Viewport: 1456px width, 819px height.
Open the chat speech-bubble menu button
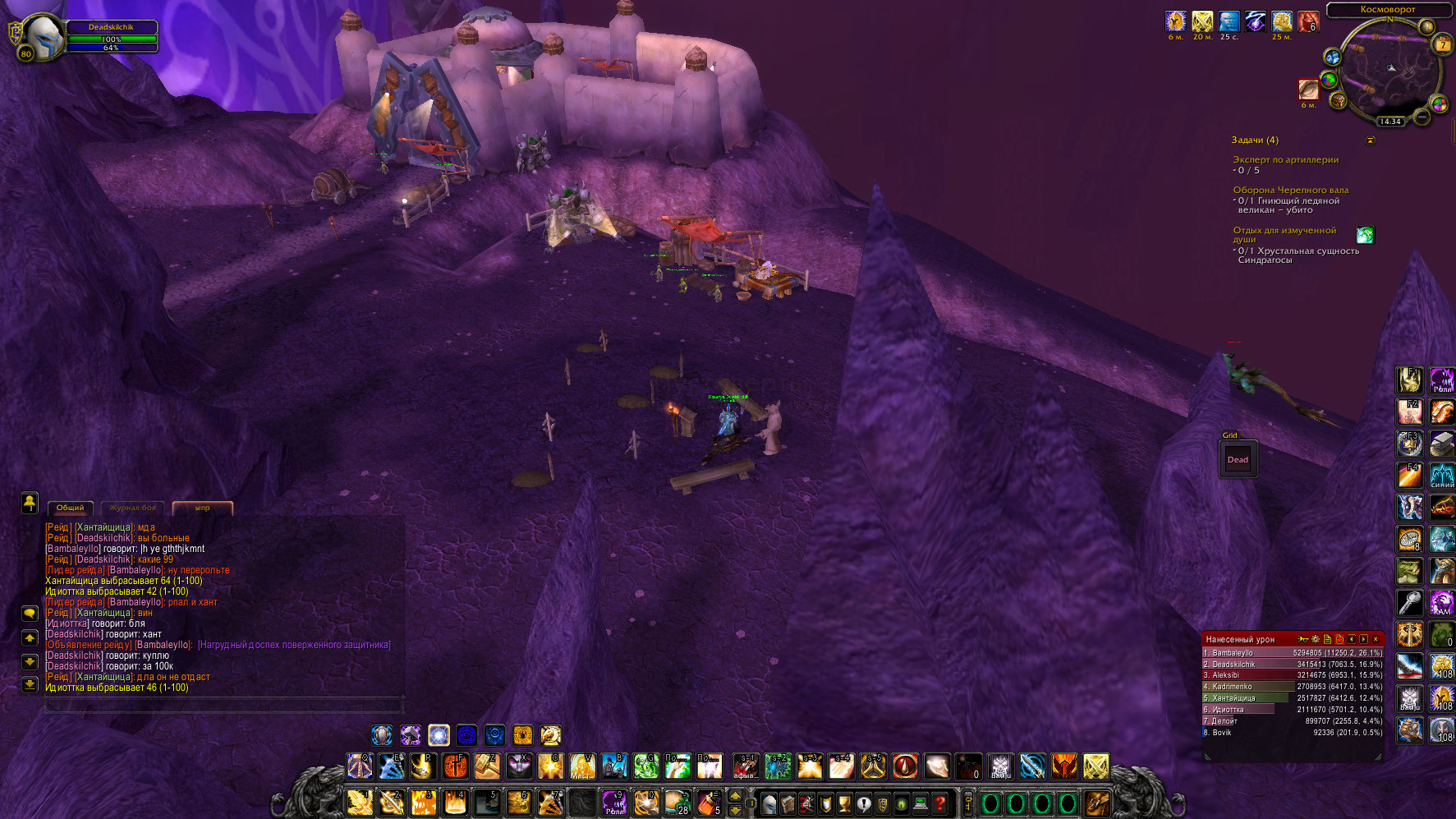click(x=30, y=613)
